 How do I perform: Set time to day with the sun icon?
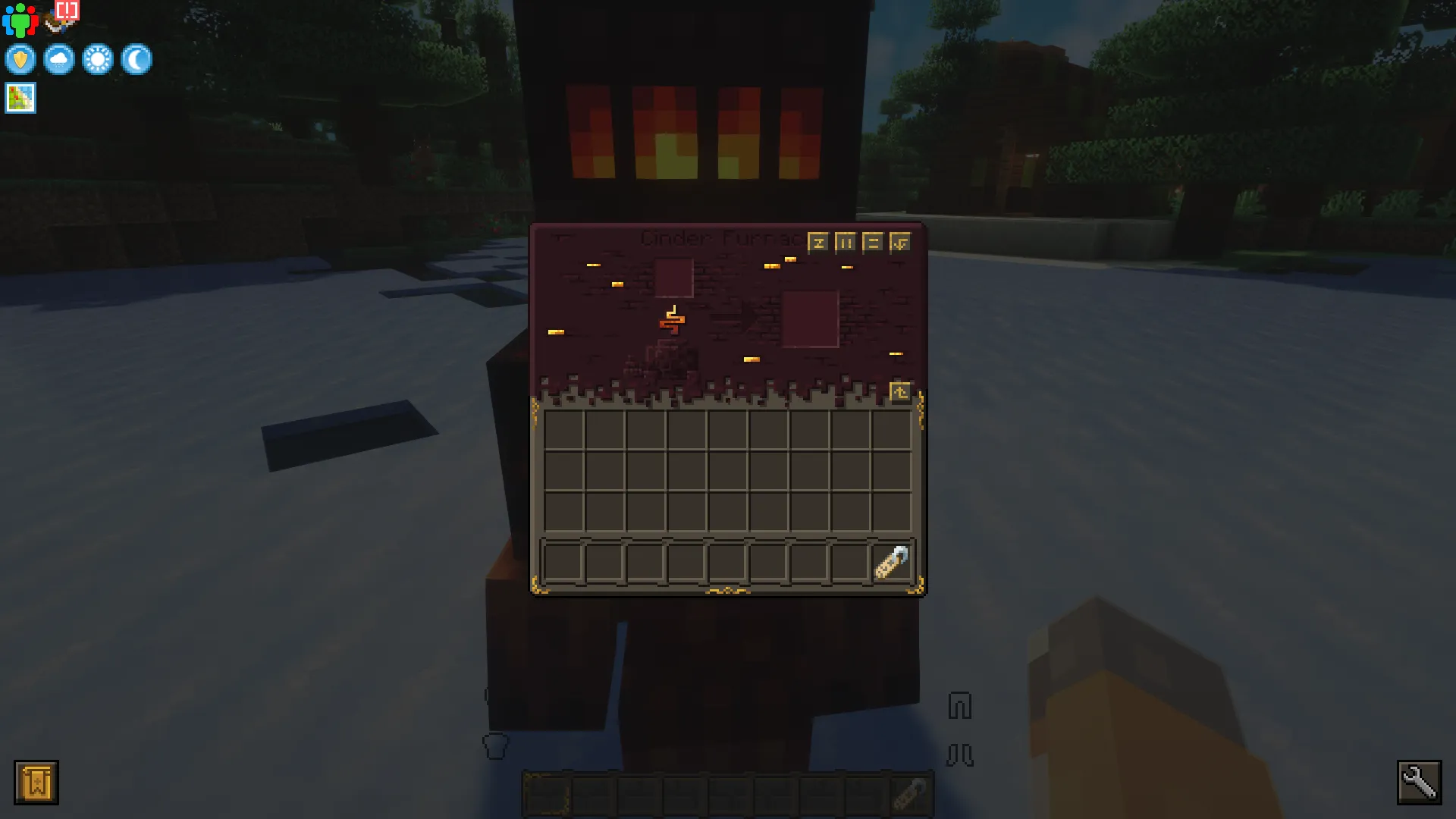98,60
